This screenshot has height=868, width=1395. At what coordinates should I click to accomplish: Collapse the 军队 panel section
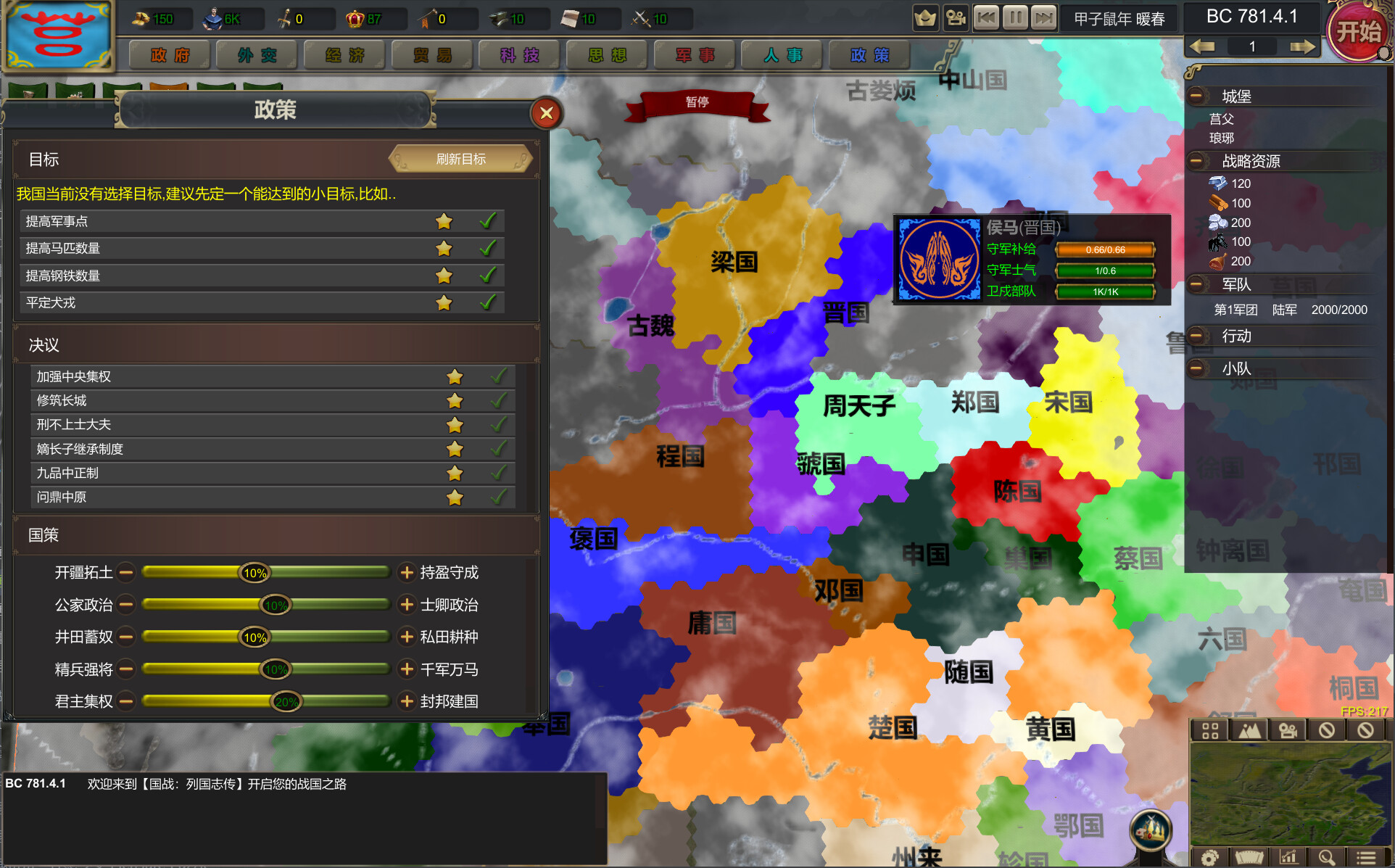click(1196, 284)
